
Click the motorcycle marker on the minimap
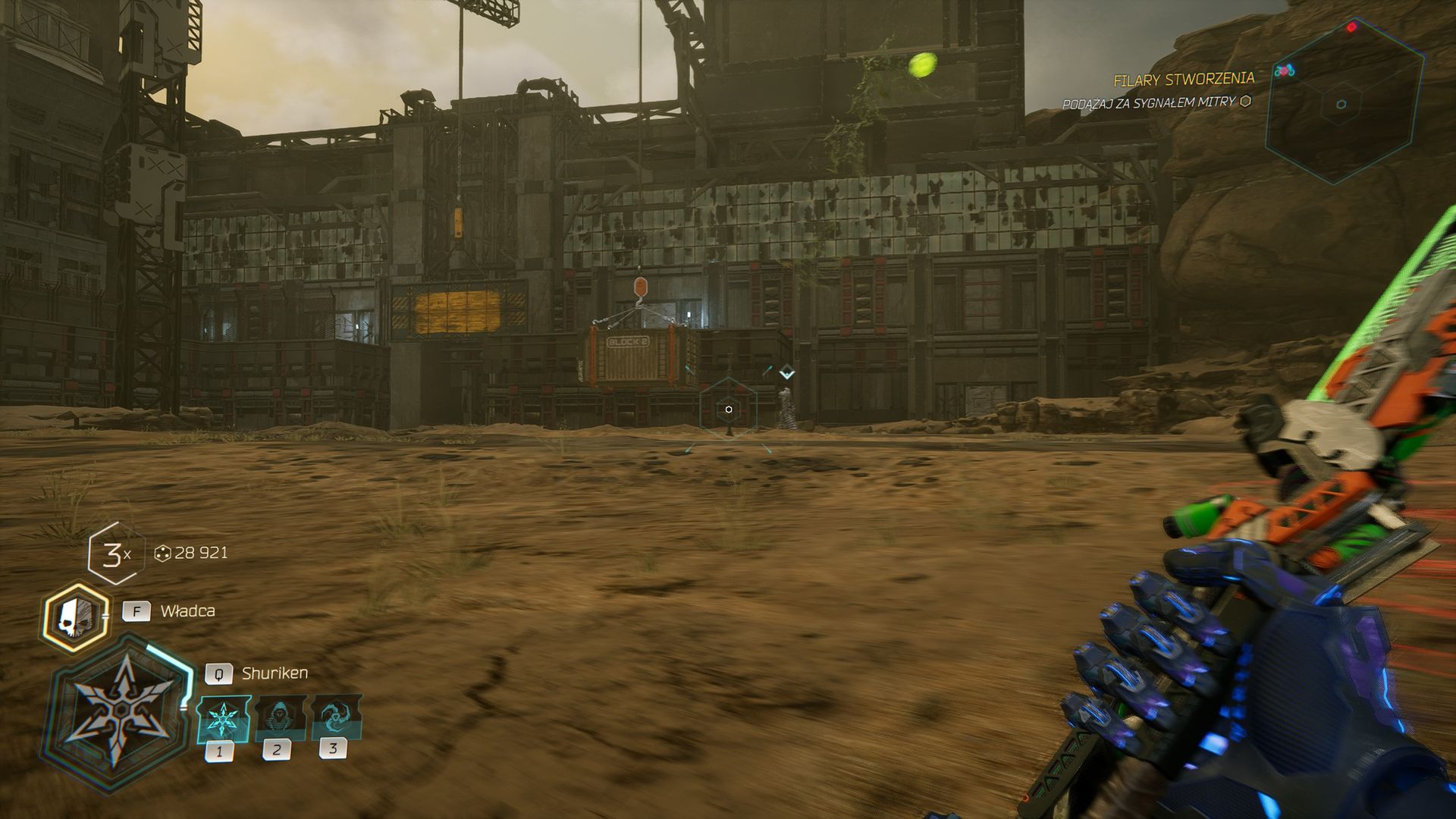[x=1284, y=71]
